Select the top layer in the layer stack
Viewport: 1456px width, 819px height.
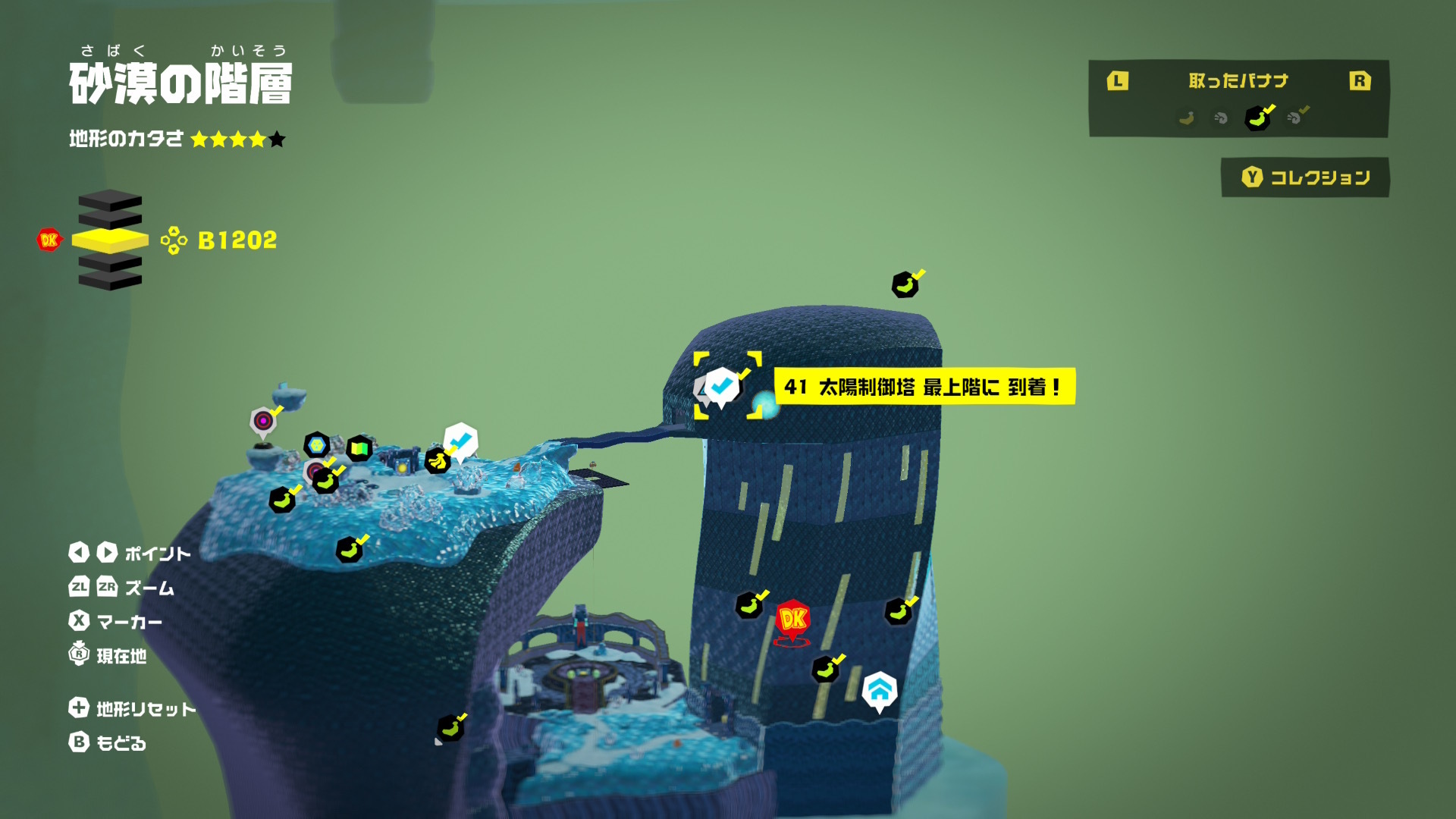pos(110,199)
